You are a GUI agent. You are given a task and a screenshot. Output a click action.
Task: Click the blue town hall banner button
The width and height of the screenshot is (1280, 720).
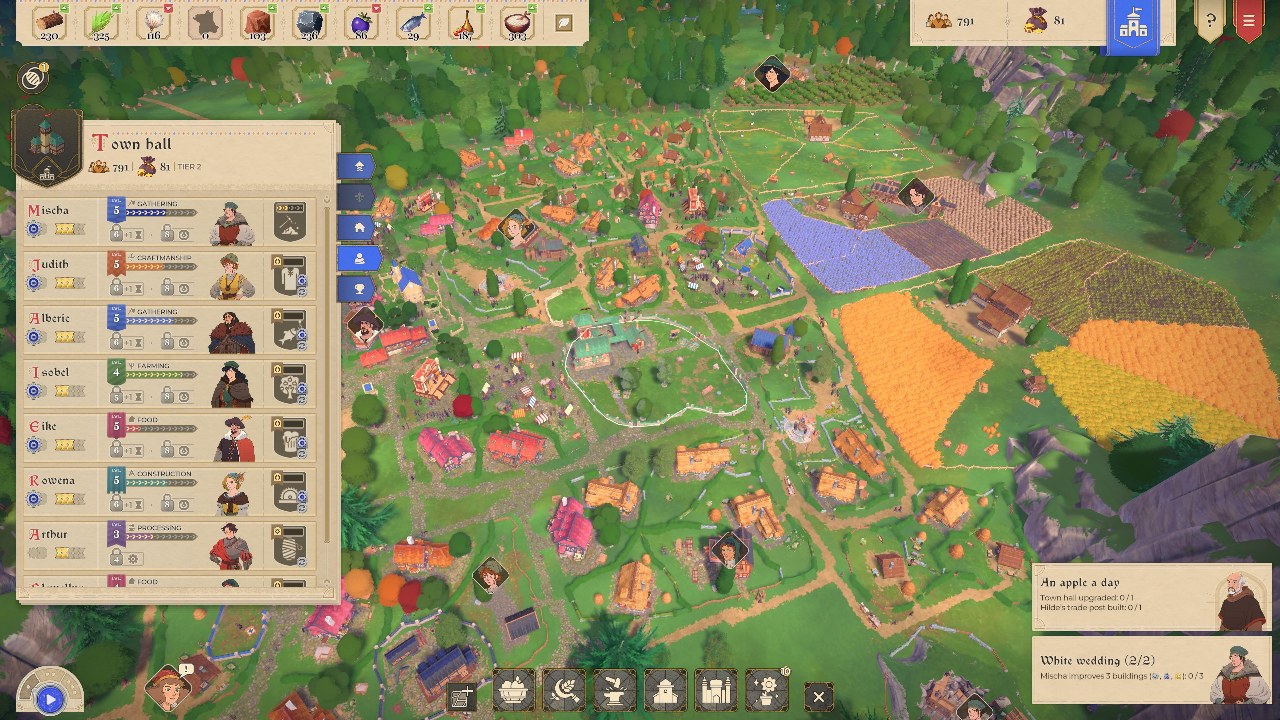pyautogui.click(x=1133, y=26)
